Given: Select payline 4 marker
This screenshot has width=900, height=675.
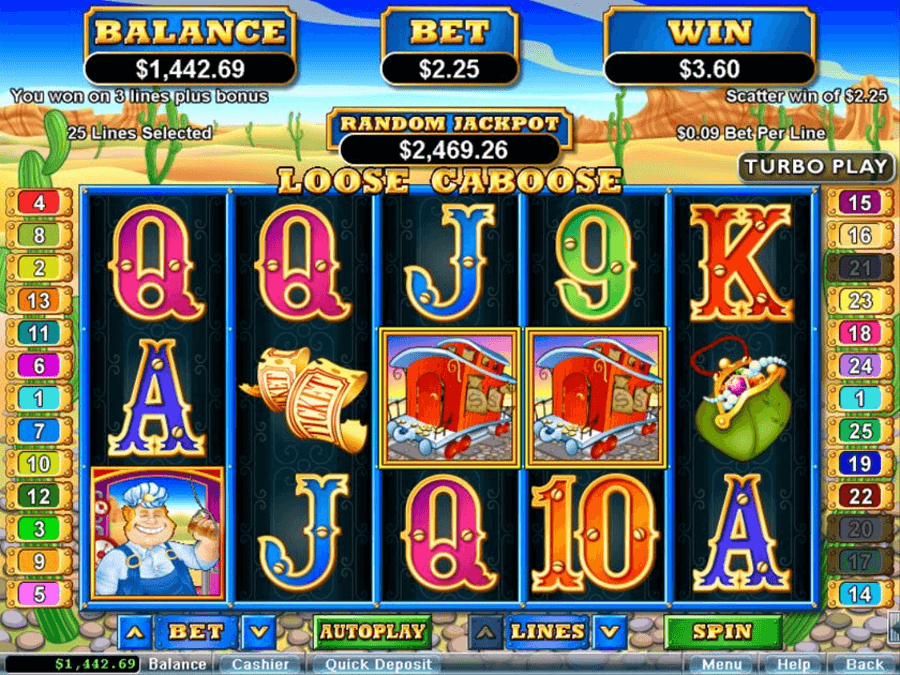Looking at the screenshot, I should [39, 203].
